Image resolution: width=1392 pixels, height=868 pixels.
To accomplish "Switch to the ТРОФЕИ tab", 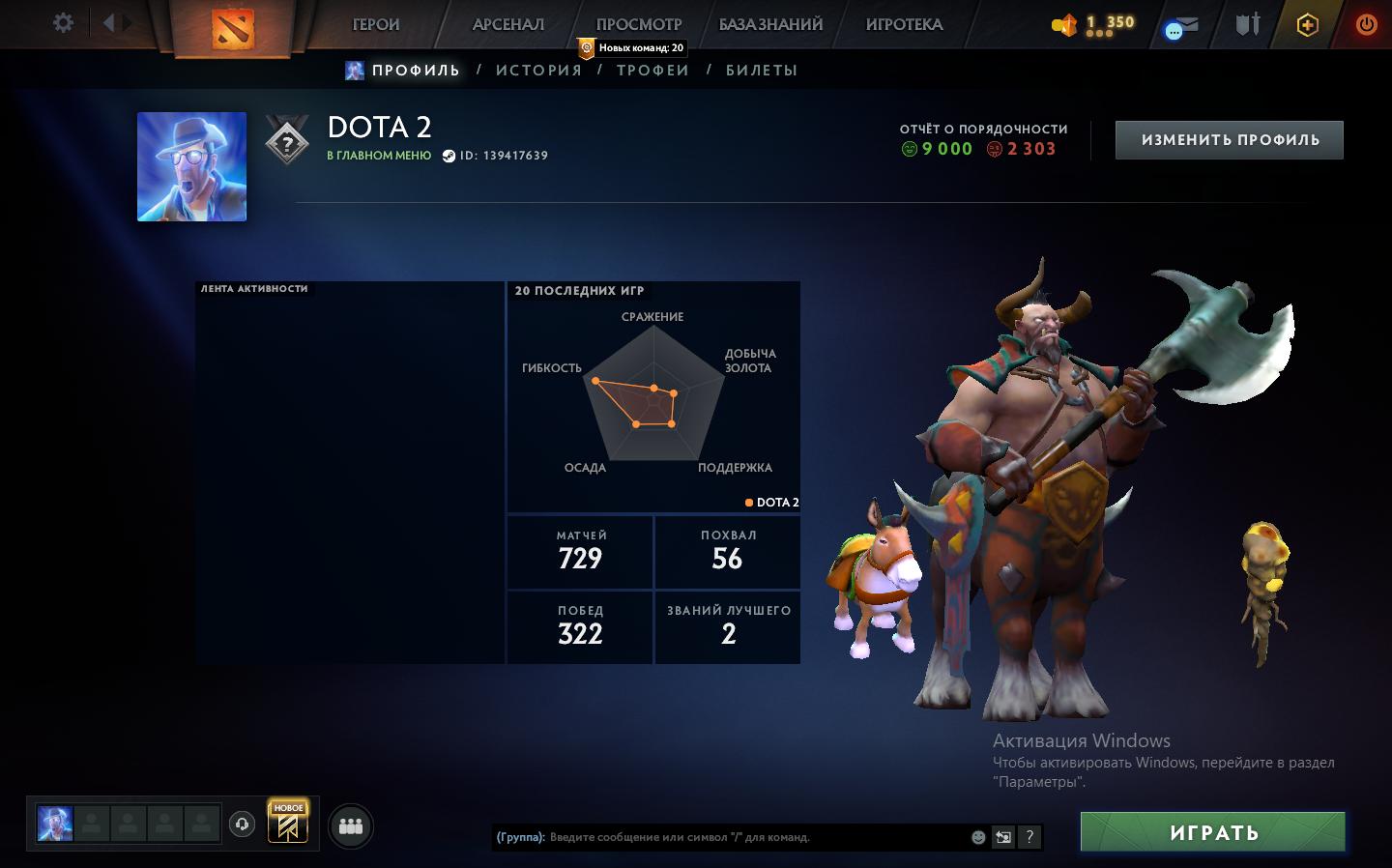I will coord(653,71).
